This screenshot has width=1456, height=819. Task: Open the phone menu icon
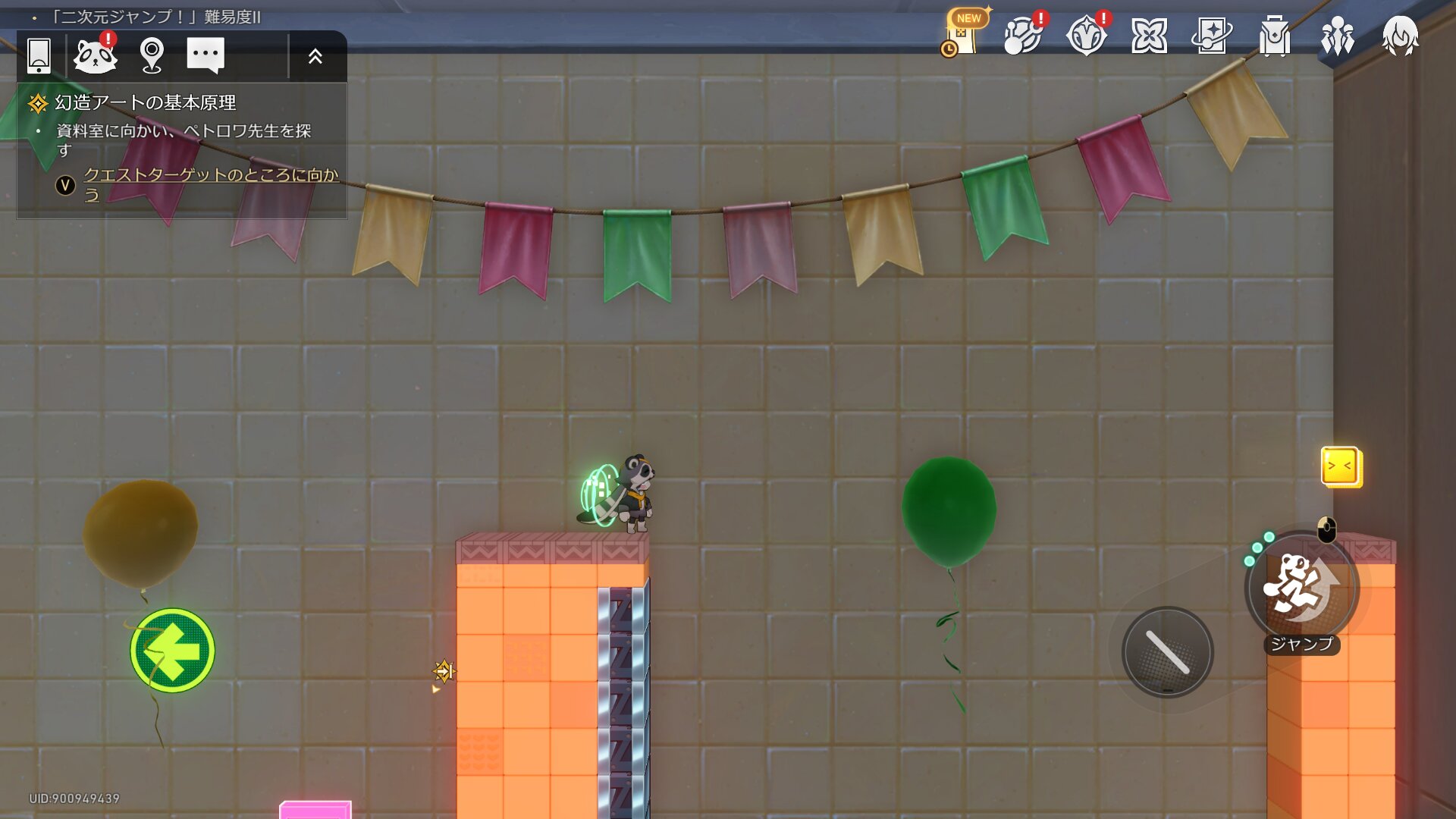click(x=39, y=55)
